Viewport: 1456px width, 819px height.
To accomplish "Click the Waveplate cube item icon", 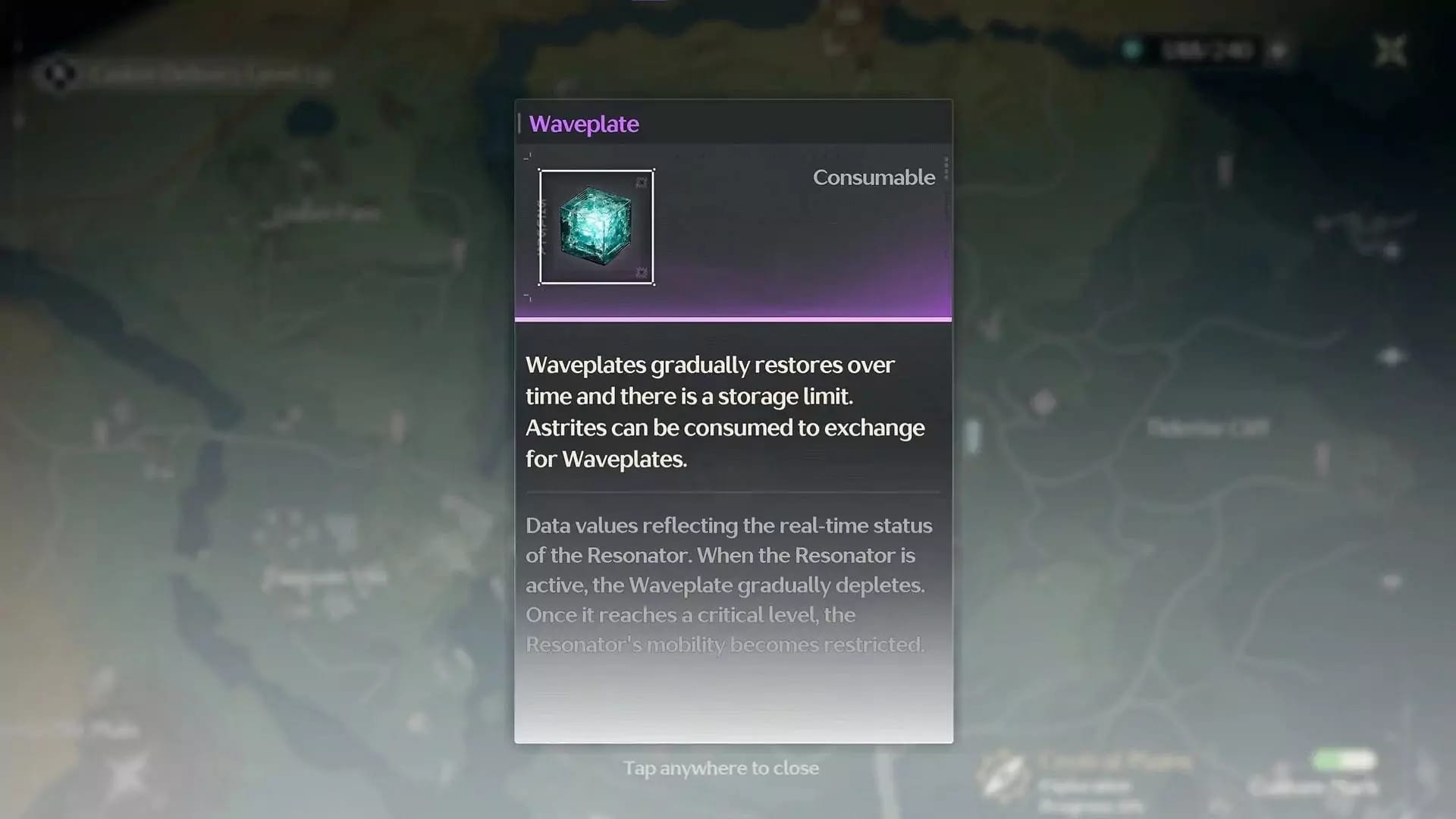I will (x=596, y=227).
